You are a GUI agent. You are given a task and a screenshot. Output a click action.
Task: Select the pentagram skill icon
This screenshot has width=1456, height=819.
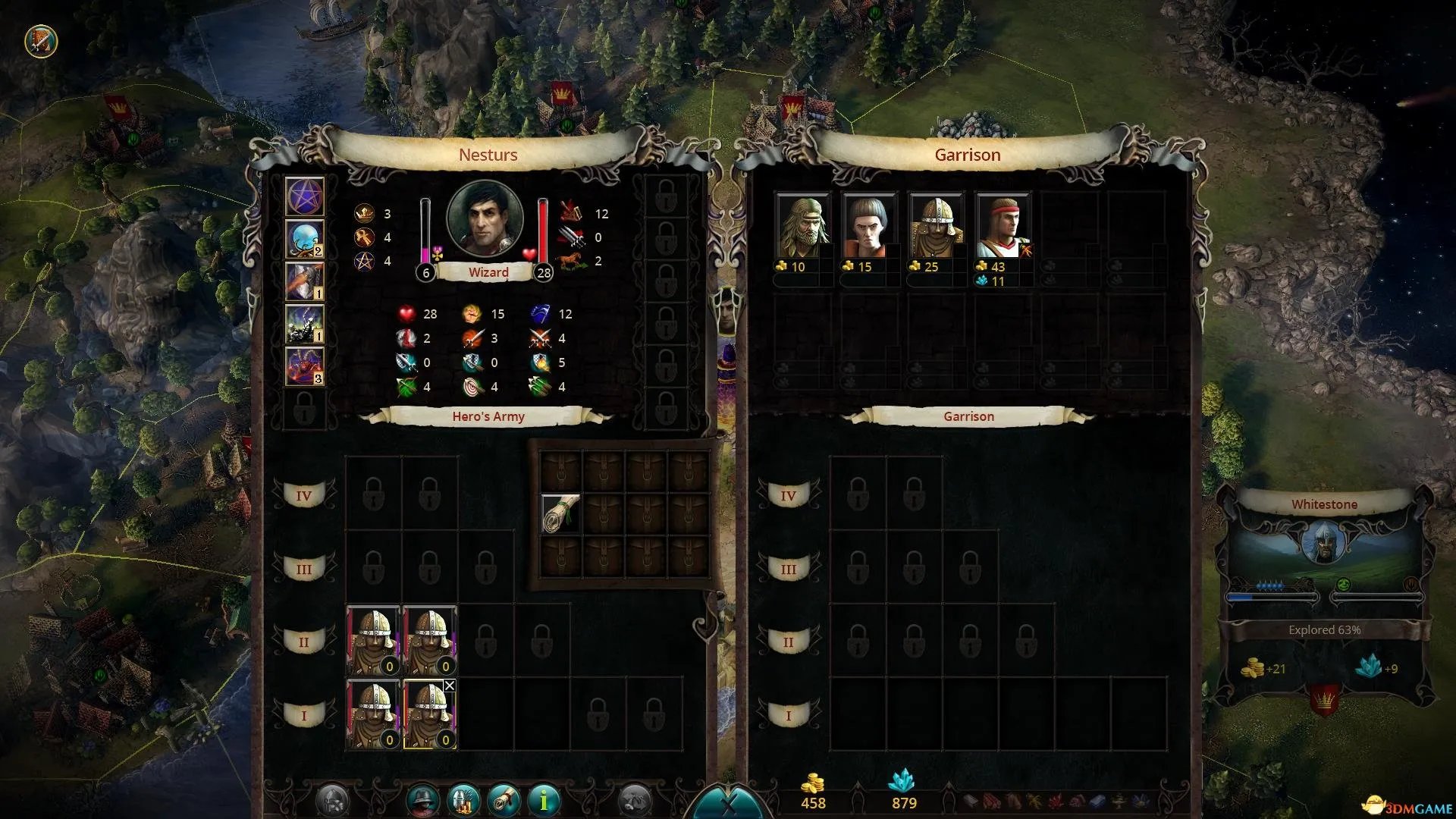[305, 196]
